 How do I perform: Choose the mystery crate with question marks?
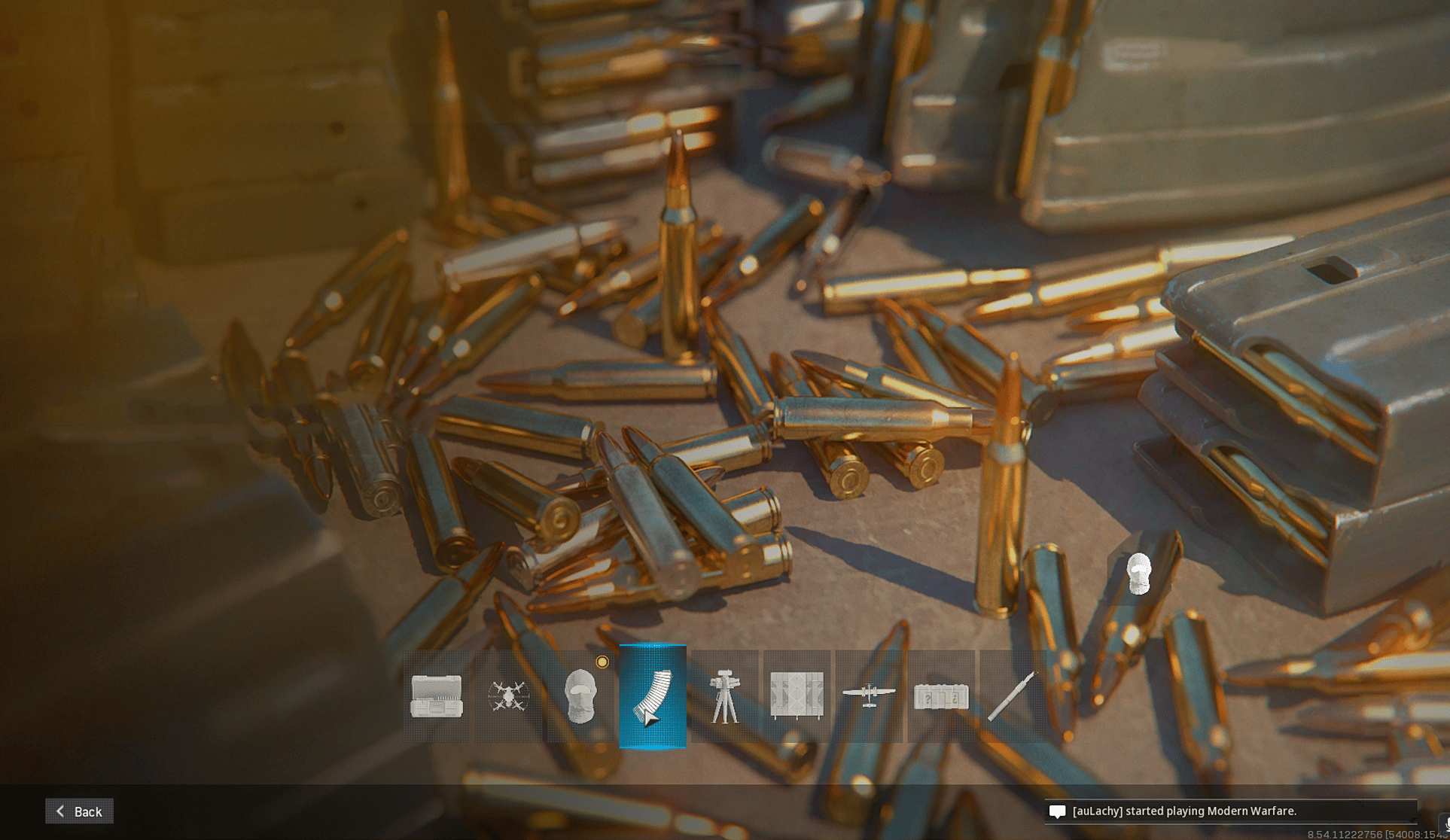point(940,696)
